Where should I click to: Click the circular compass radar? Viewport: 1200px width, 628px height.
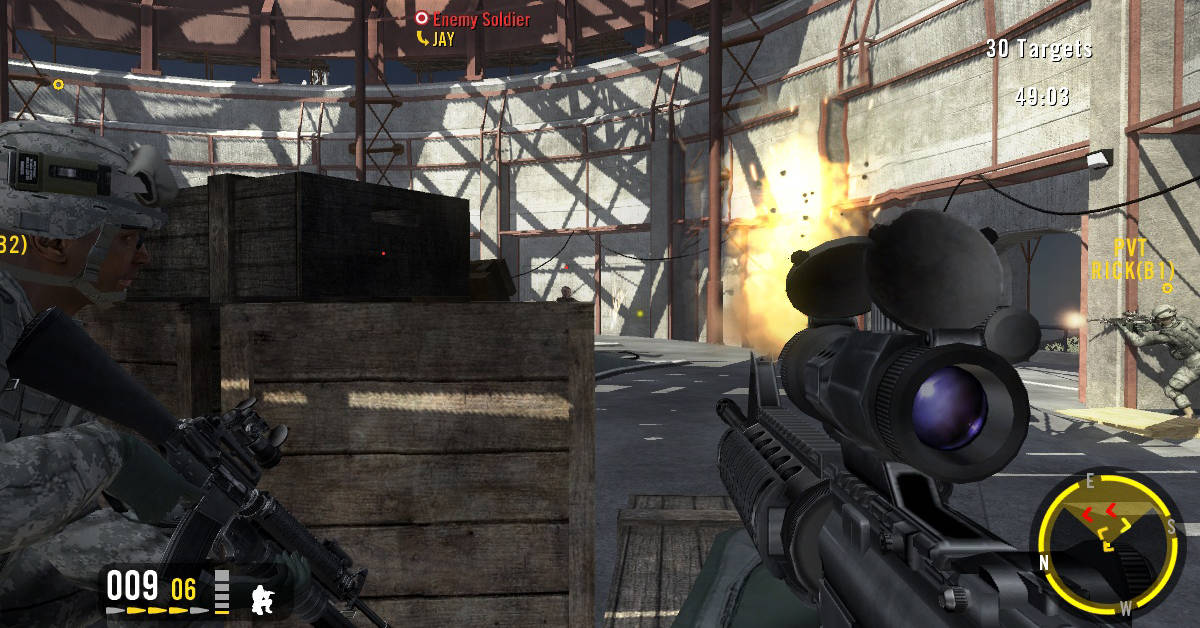coord(1105,542)
